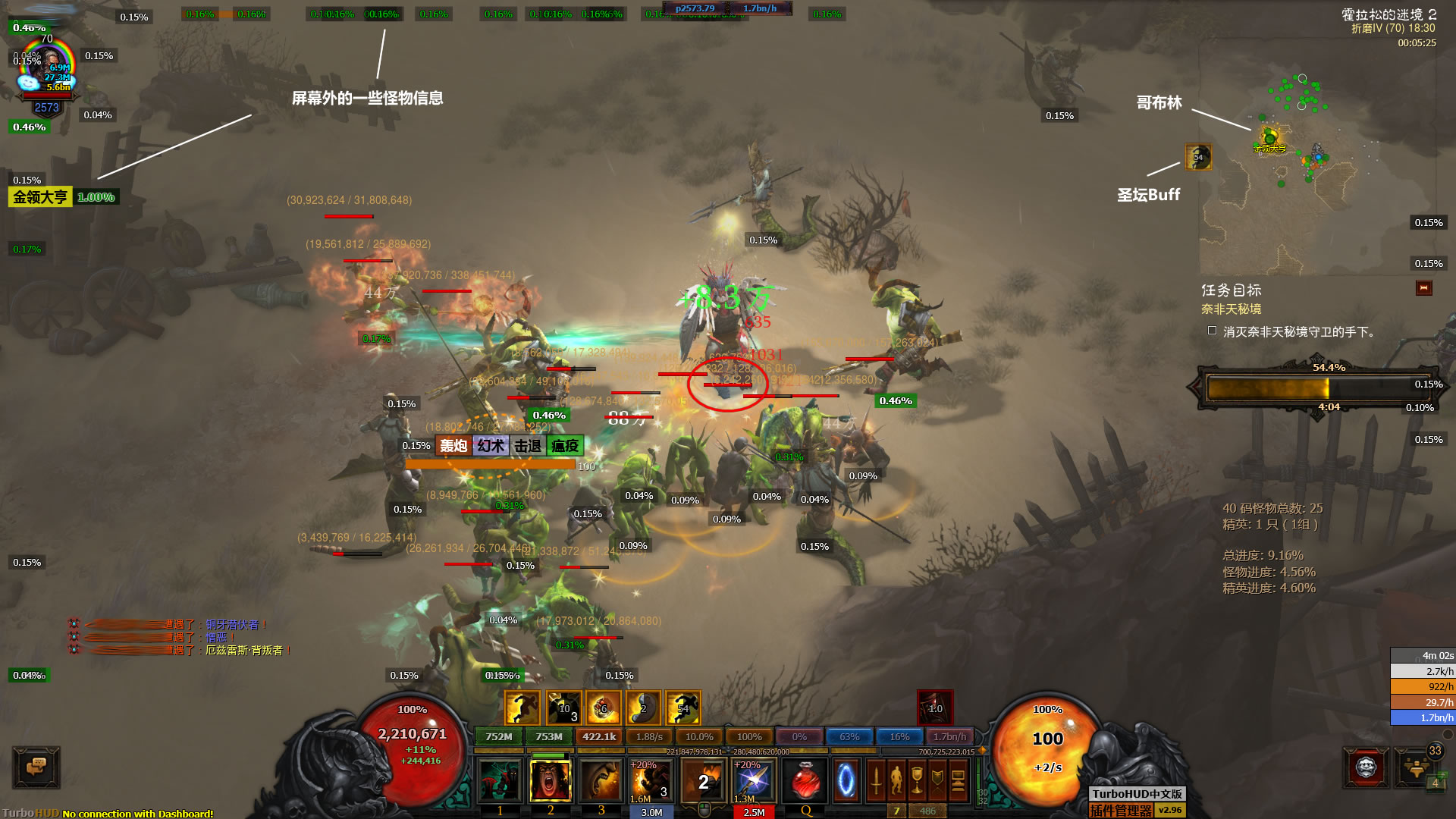Use the screaming face skill in slot 2

tap(551, 781)
